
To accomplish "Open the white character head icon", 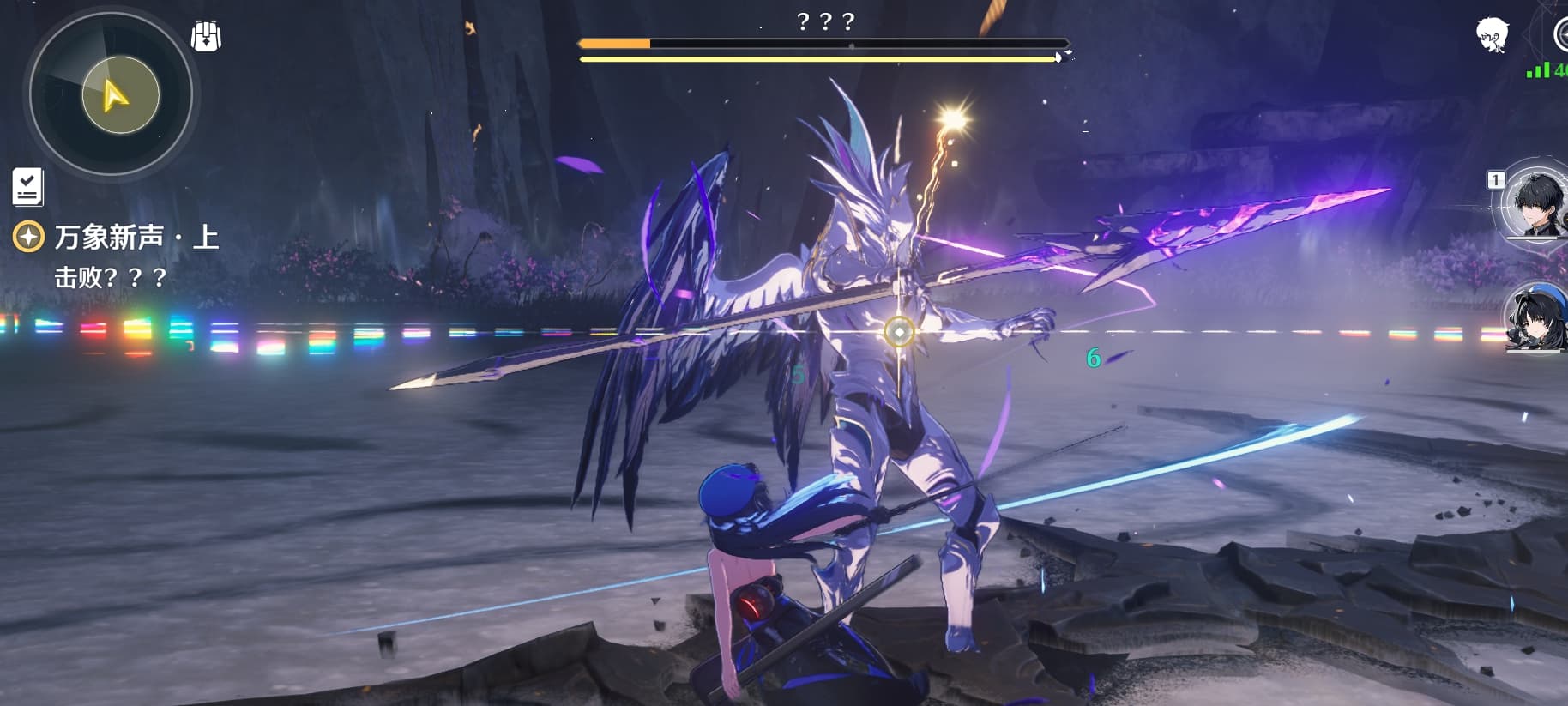I will 1493,35.
